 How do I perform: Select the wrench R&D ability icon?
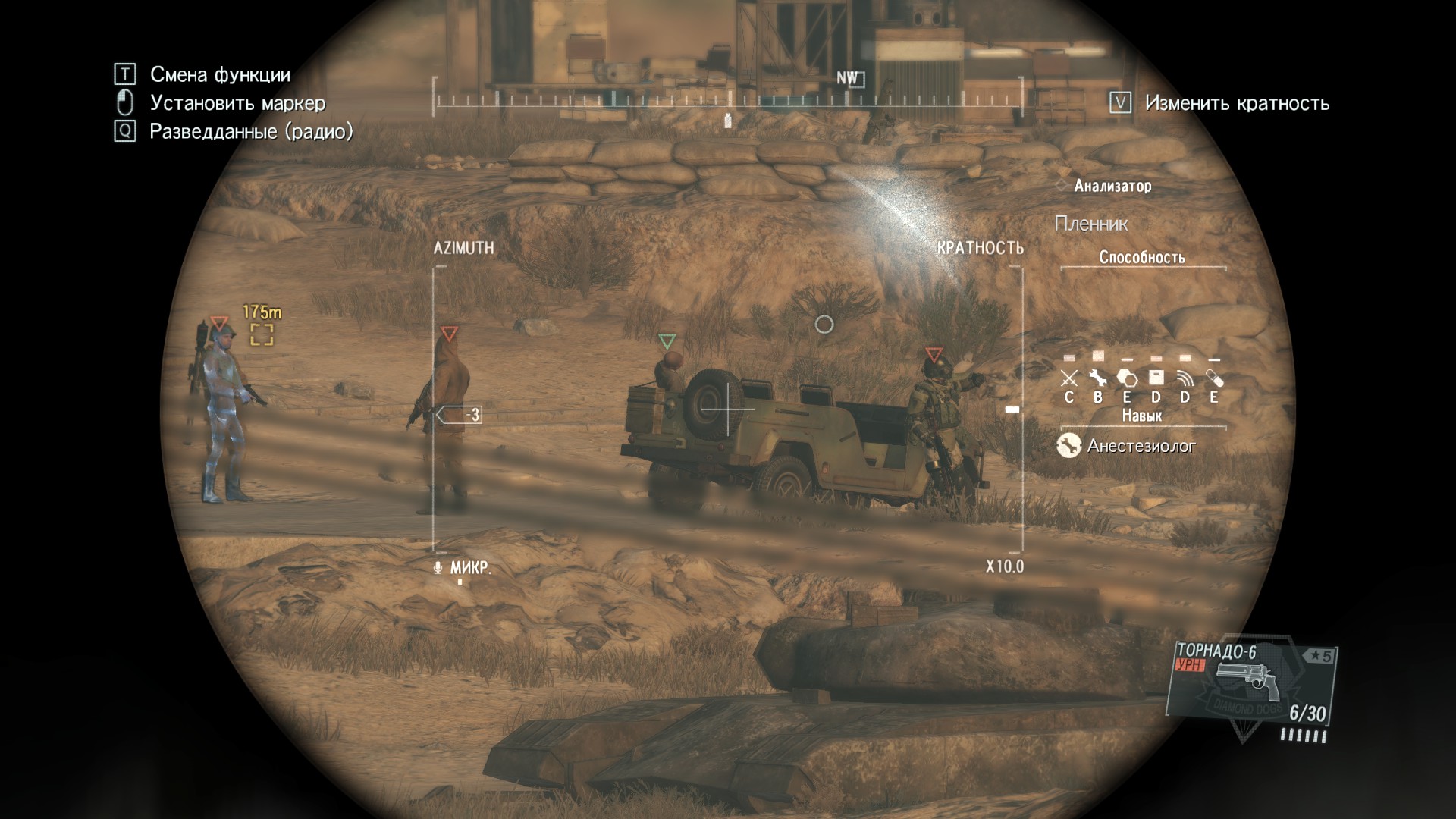click(x=1097, y=378)
